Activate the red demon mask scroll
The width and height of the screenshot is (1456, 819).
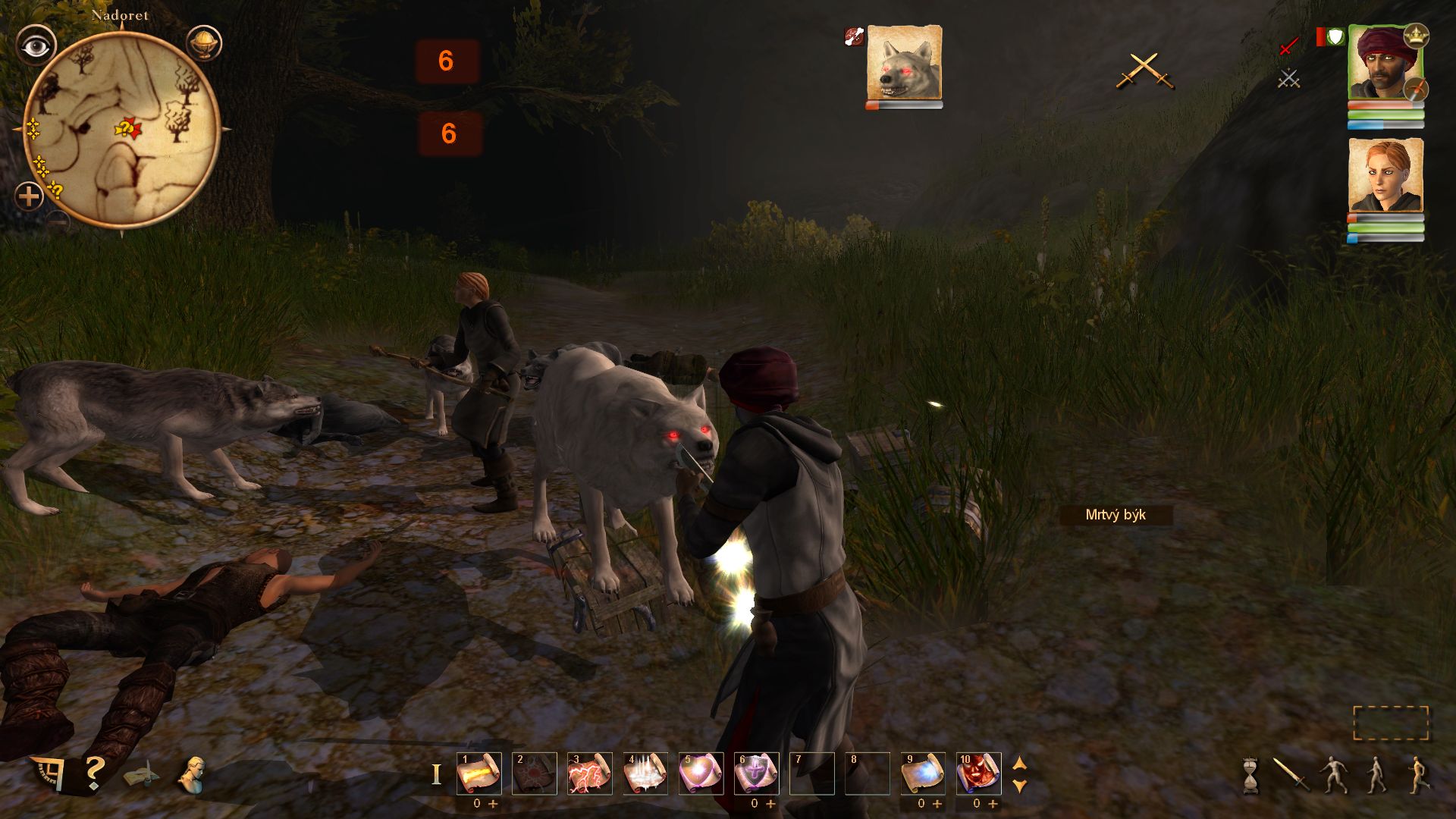tap(978, 773)
